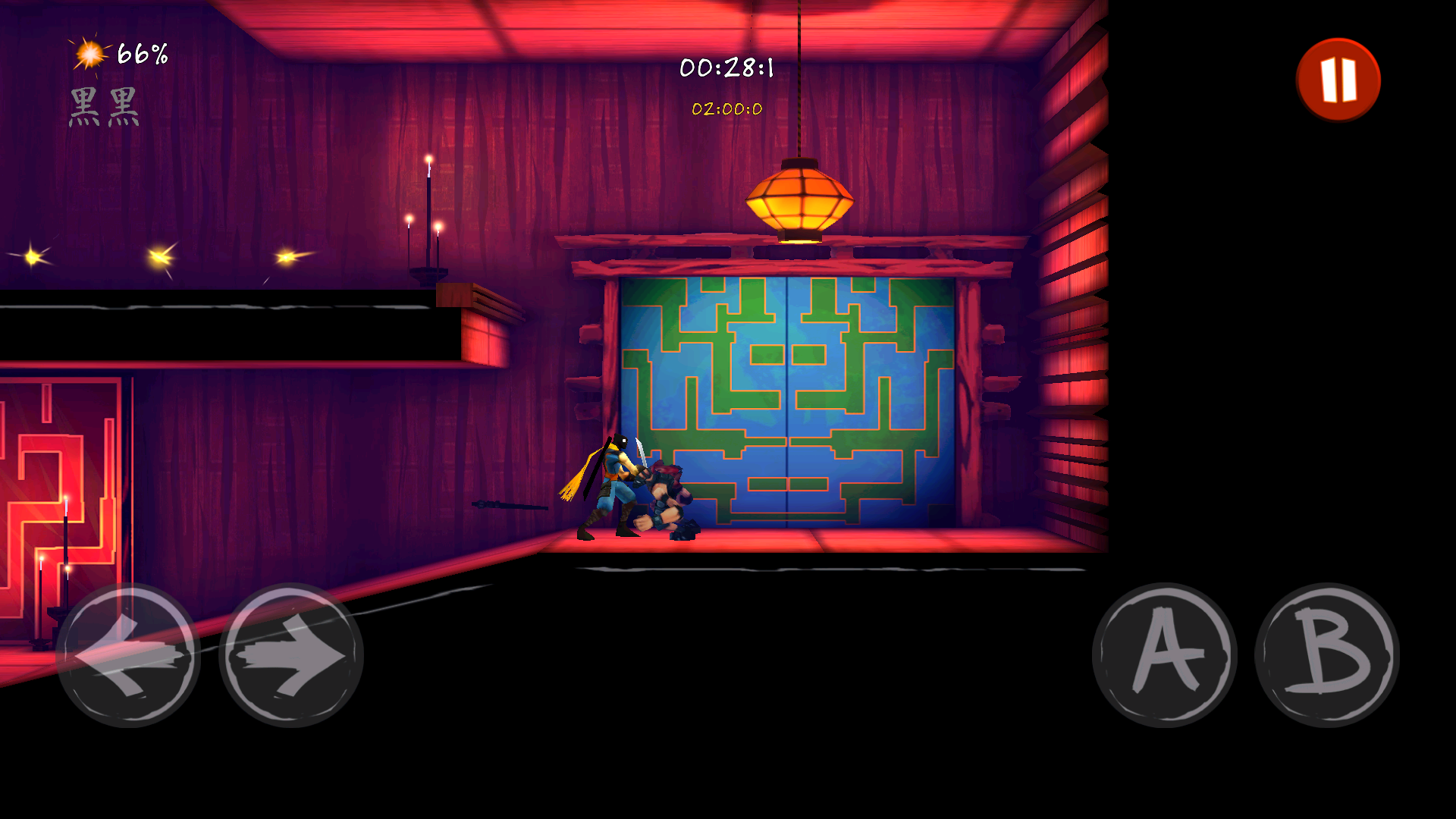Tap the dropped weapon on the floor
Viewport: 1456px width, 819px height.
pyautogui.click(x=510, y=505)
